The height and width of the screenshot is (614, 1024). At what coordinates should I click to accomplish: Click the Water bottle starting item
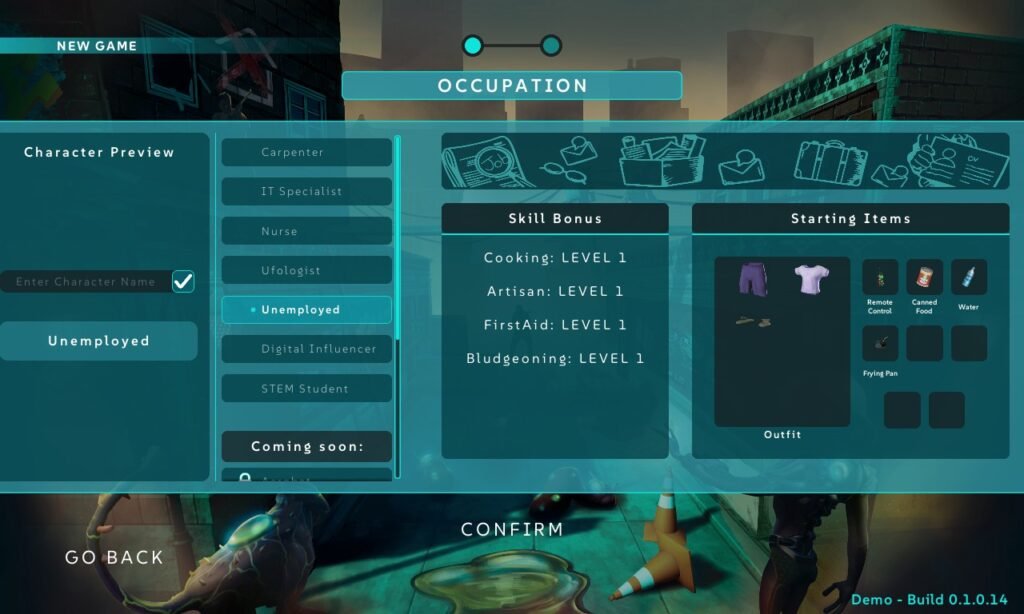pos(968,277)
